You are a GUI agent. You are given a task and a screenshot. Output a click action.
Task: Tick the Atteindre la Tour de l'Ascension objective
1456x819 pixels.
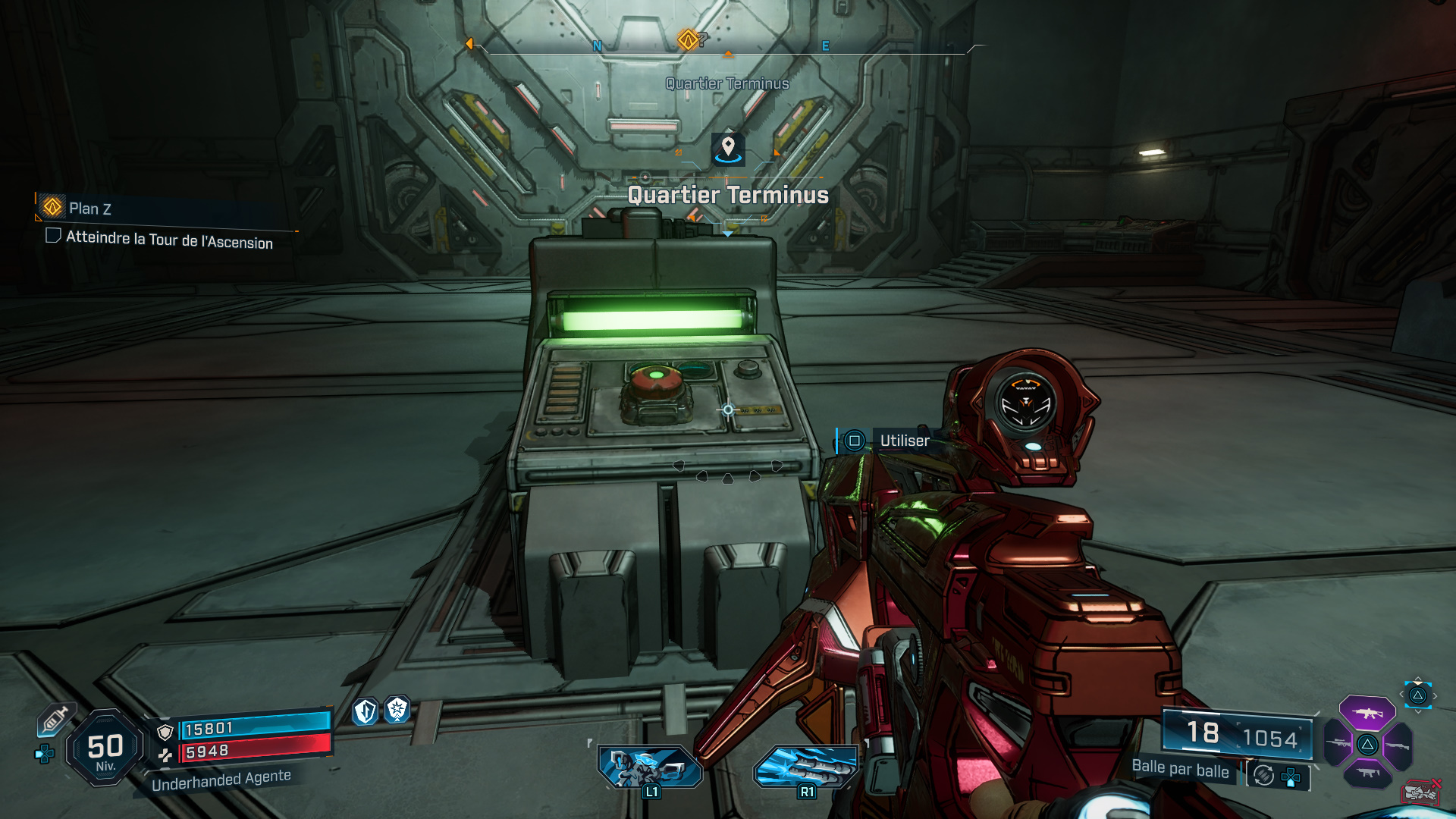(x=53, y=236)
